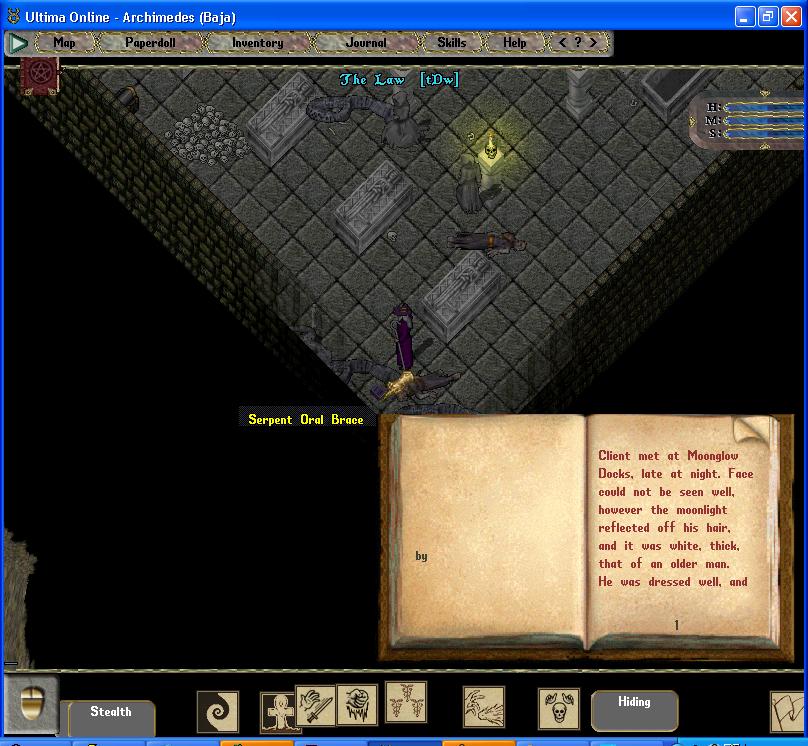This screenshot has height=746, width=808.
Task: Activate the skull with raised hands spell
Action: [558, 708]
